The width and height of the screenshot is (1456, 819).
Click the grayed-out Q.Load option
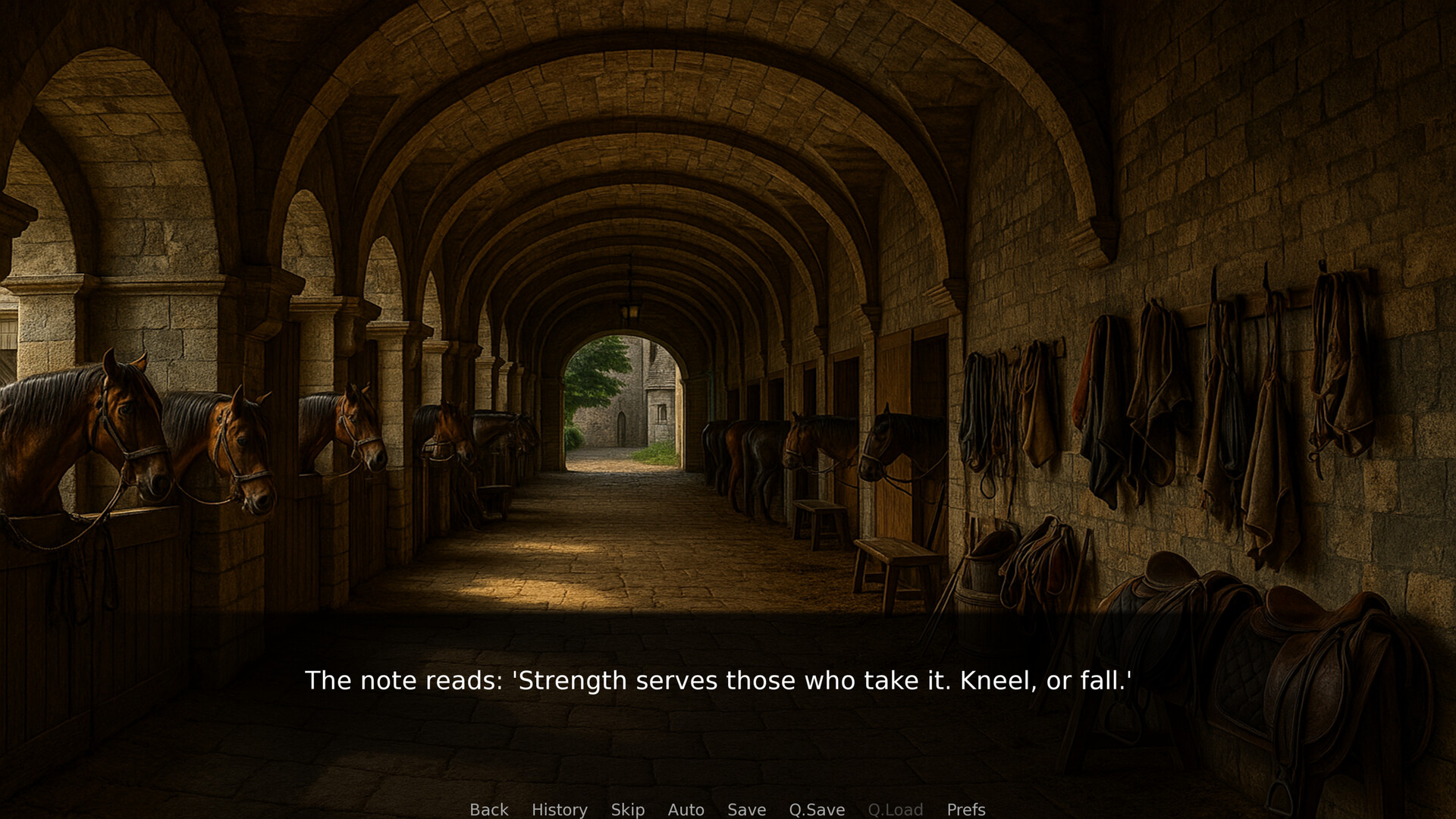pyautogui.click(x=896, y=809)
